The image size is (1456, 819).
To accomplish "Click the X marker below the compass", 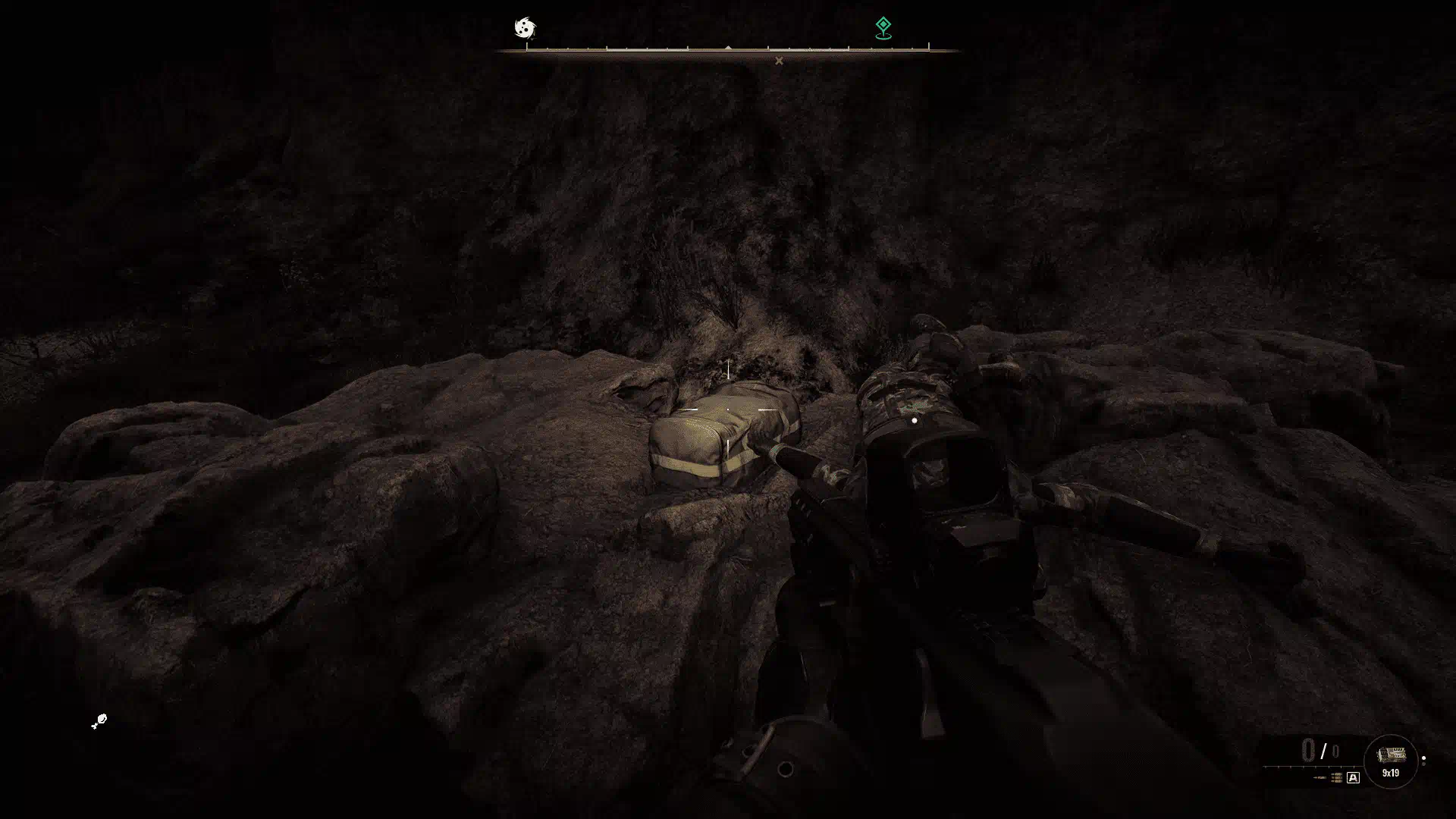I will click(779, 61).
